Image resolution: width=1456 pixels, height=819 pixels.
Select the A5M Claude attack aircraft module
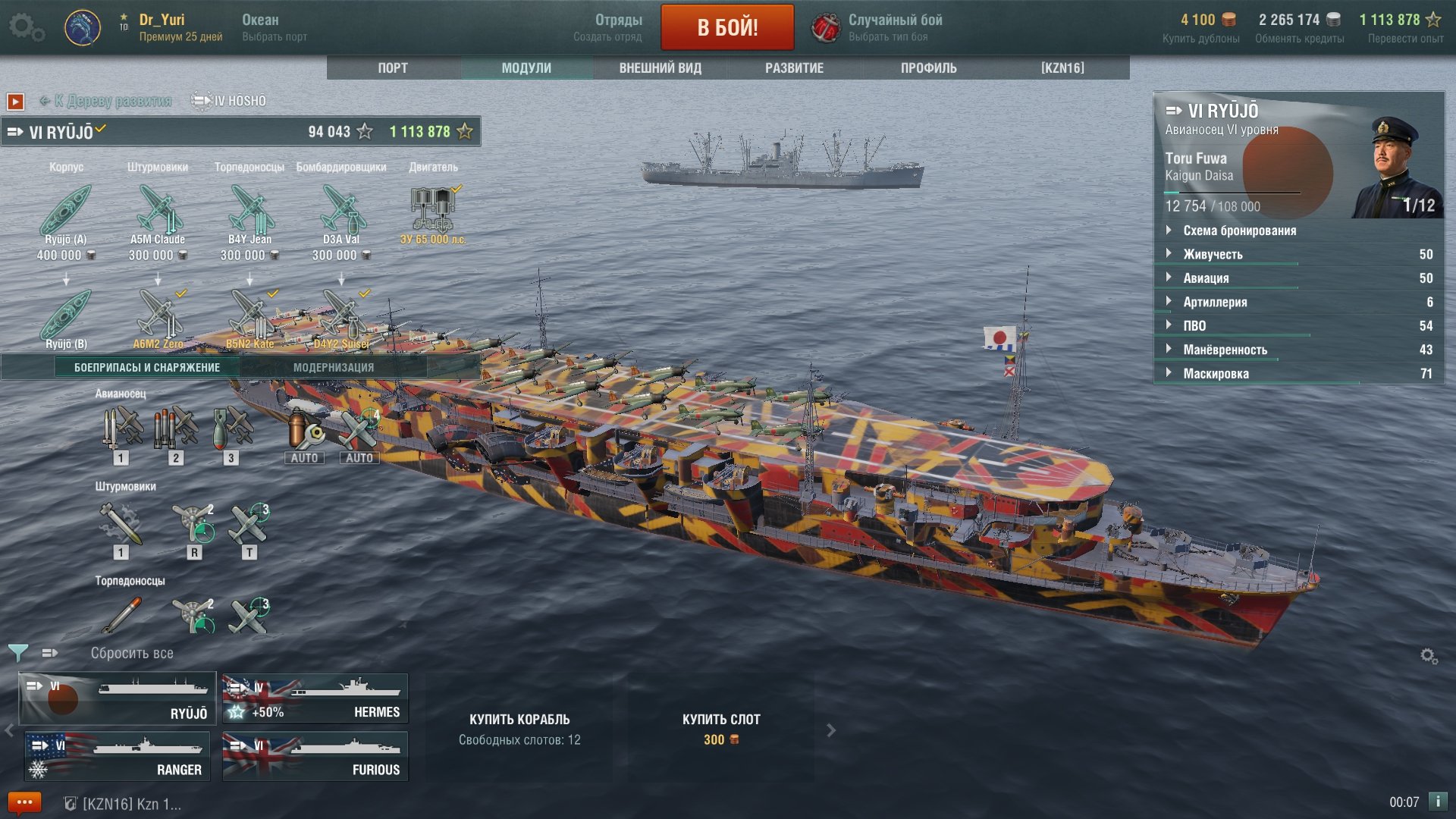click(158, 212)
